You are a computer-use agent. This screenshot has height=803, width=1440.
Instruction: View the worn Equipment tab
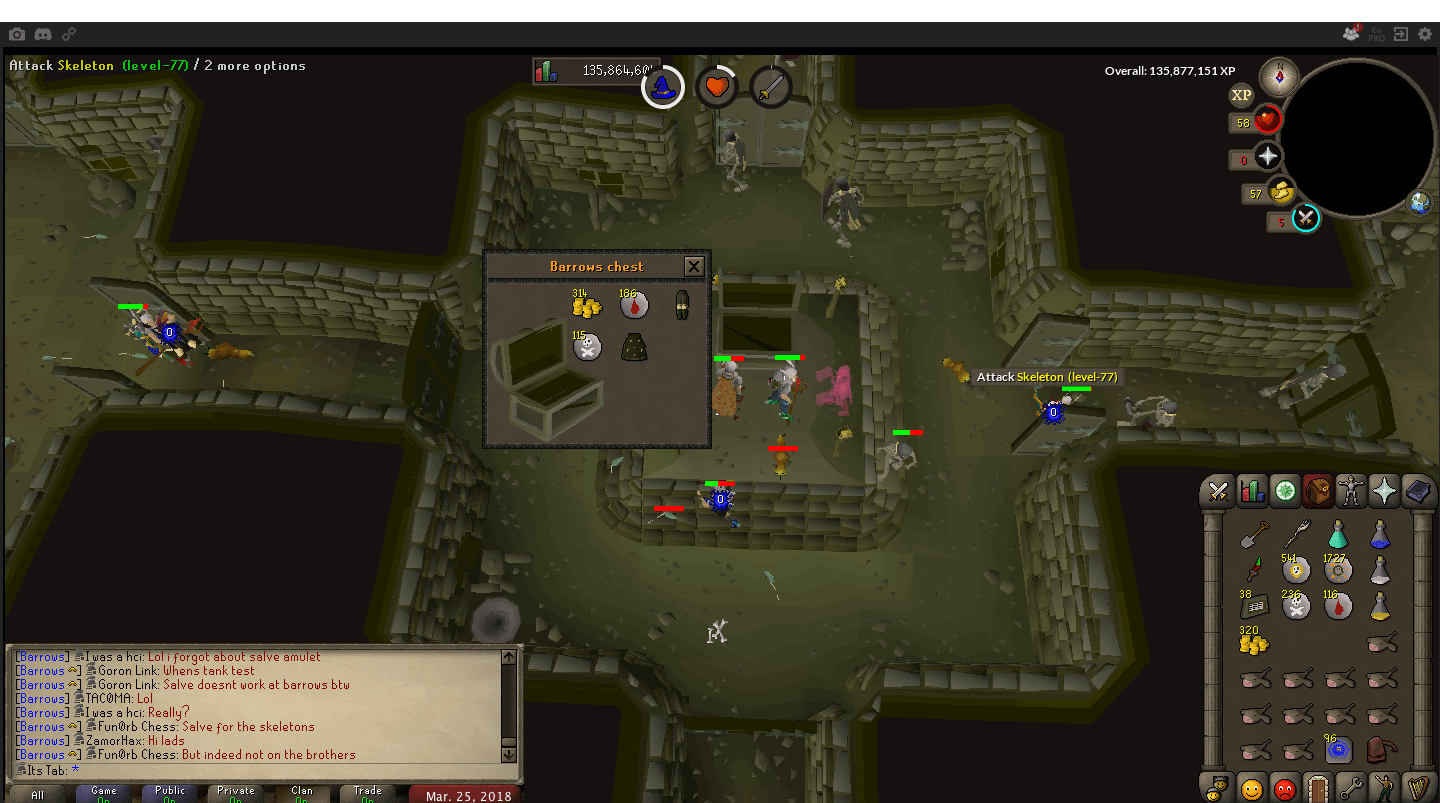(1351, 490)
